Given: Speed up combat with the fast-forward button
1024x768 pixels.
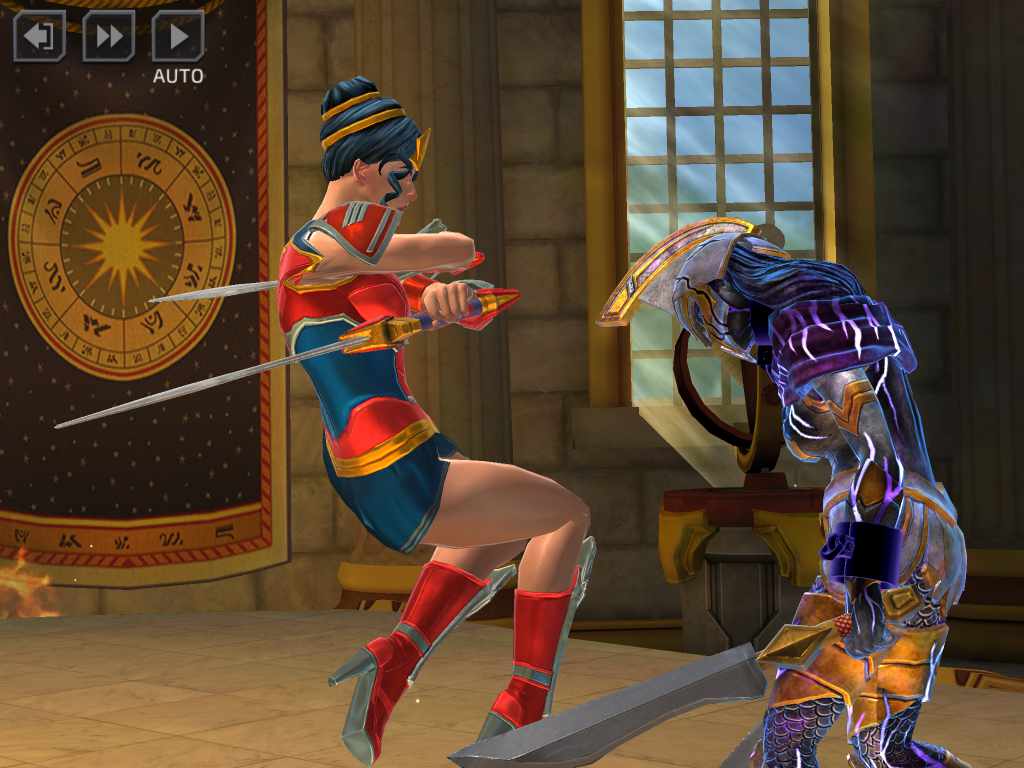Looking at the screenshot, I should [x=108, y=37].
